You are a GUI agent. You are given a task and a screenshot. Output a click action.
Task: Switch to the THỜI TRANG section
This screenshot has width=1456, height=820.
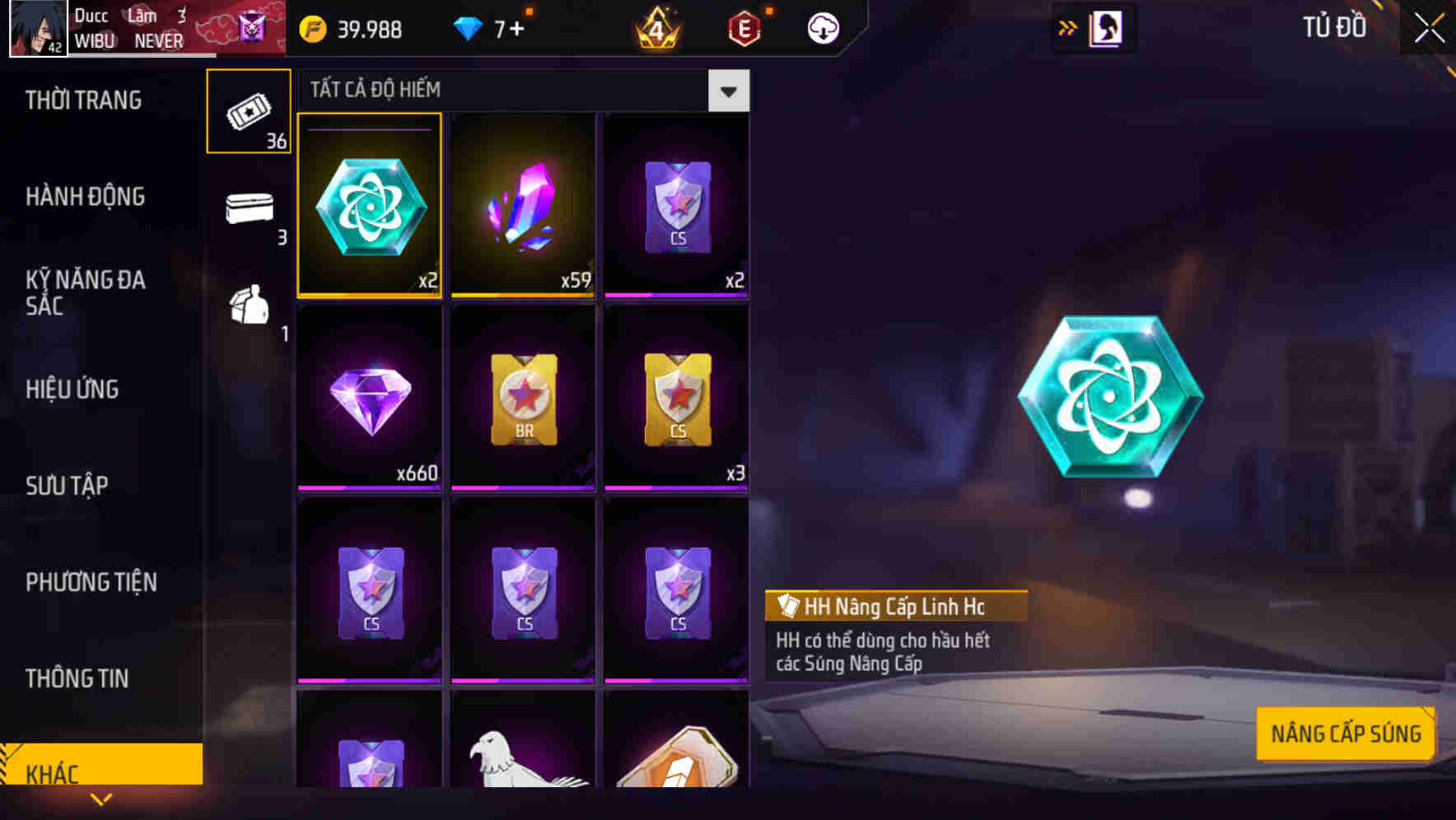pos(85,100)
